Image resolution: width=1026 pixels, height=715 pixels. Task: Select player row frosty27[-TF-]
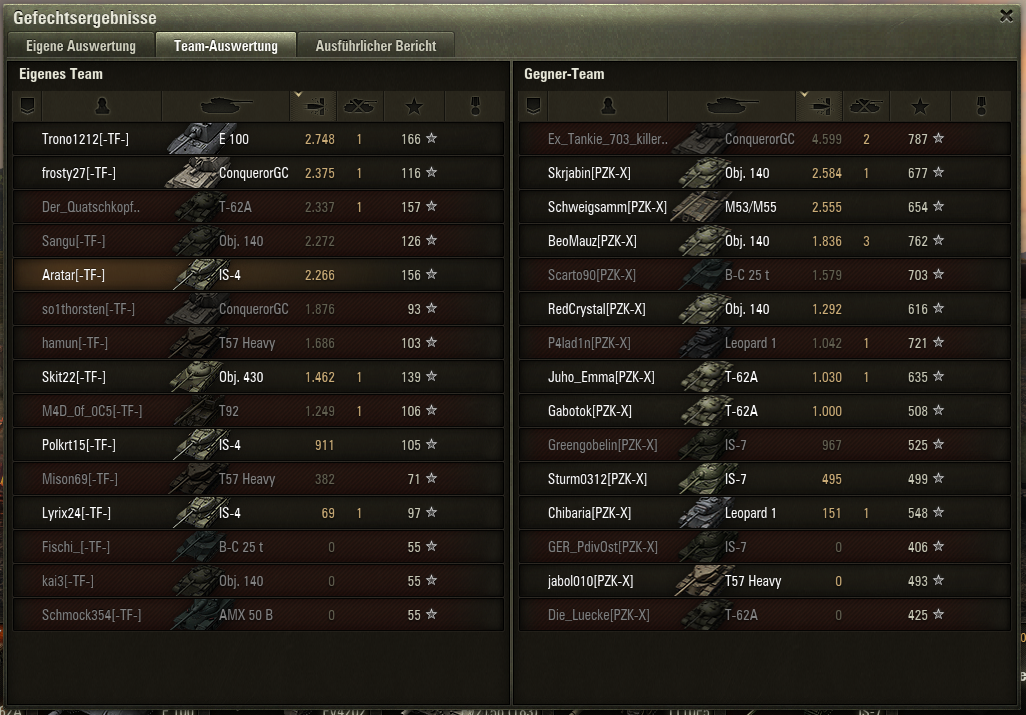point(79,173)
